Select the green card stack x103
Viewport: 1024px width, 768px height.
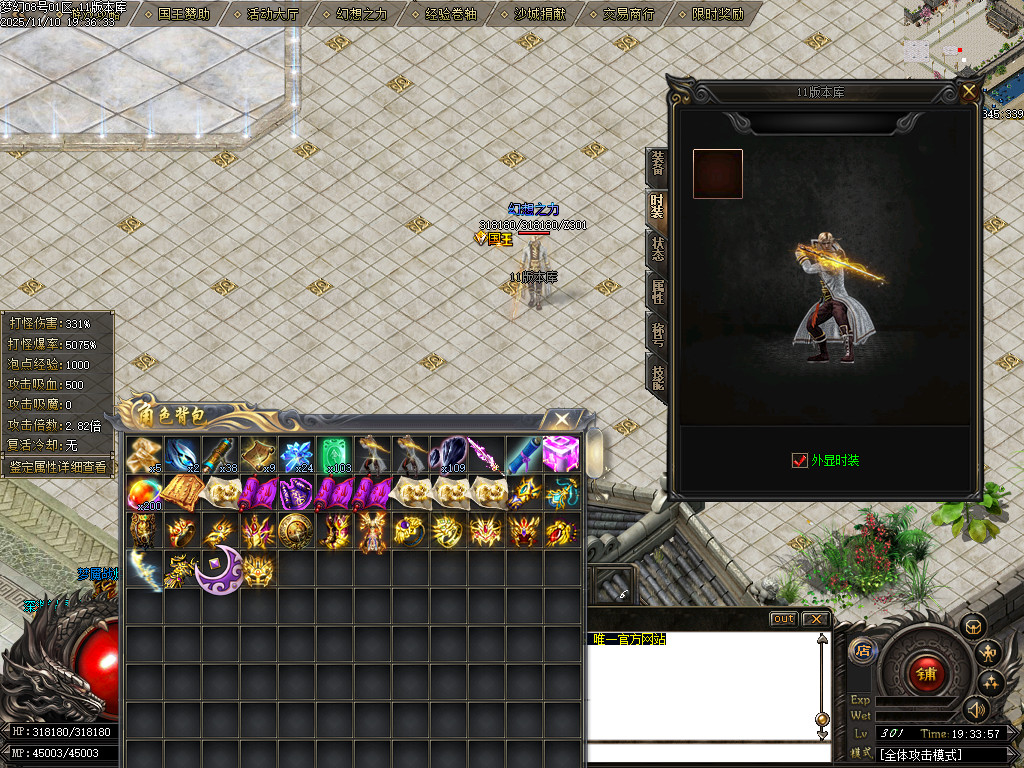(333, 455)
